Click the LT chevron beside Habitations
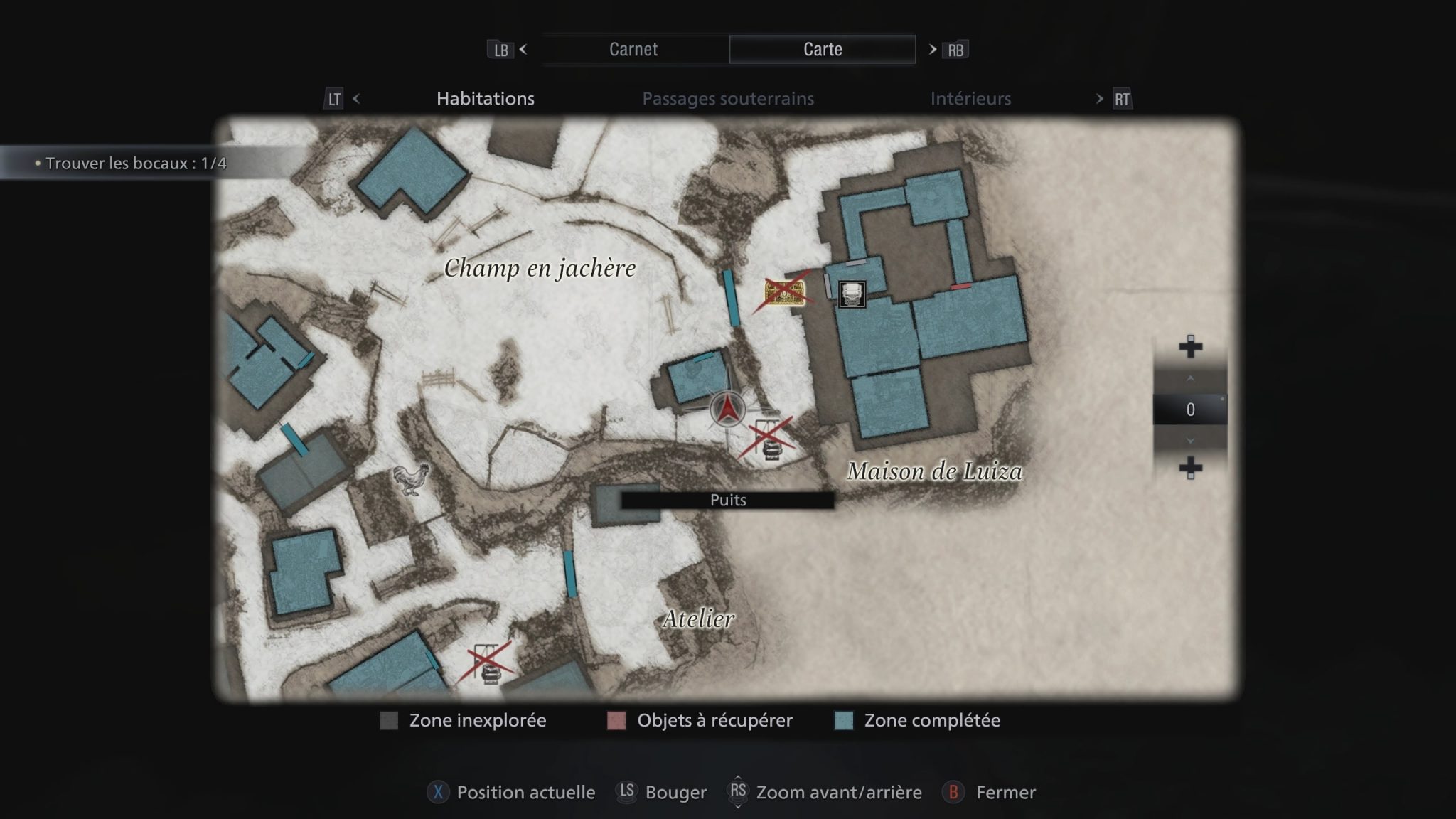Screen dimensions: 1456x819 coord(357,99)
